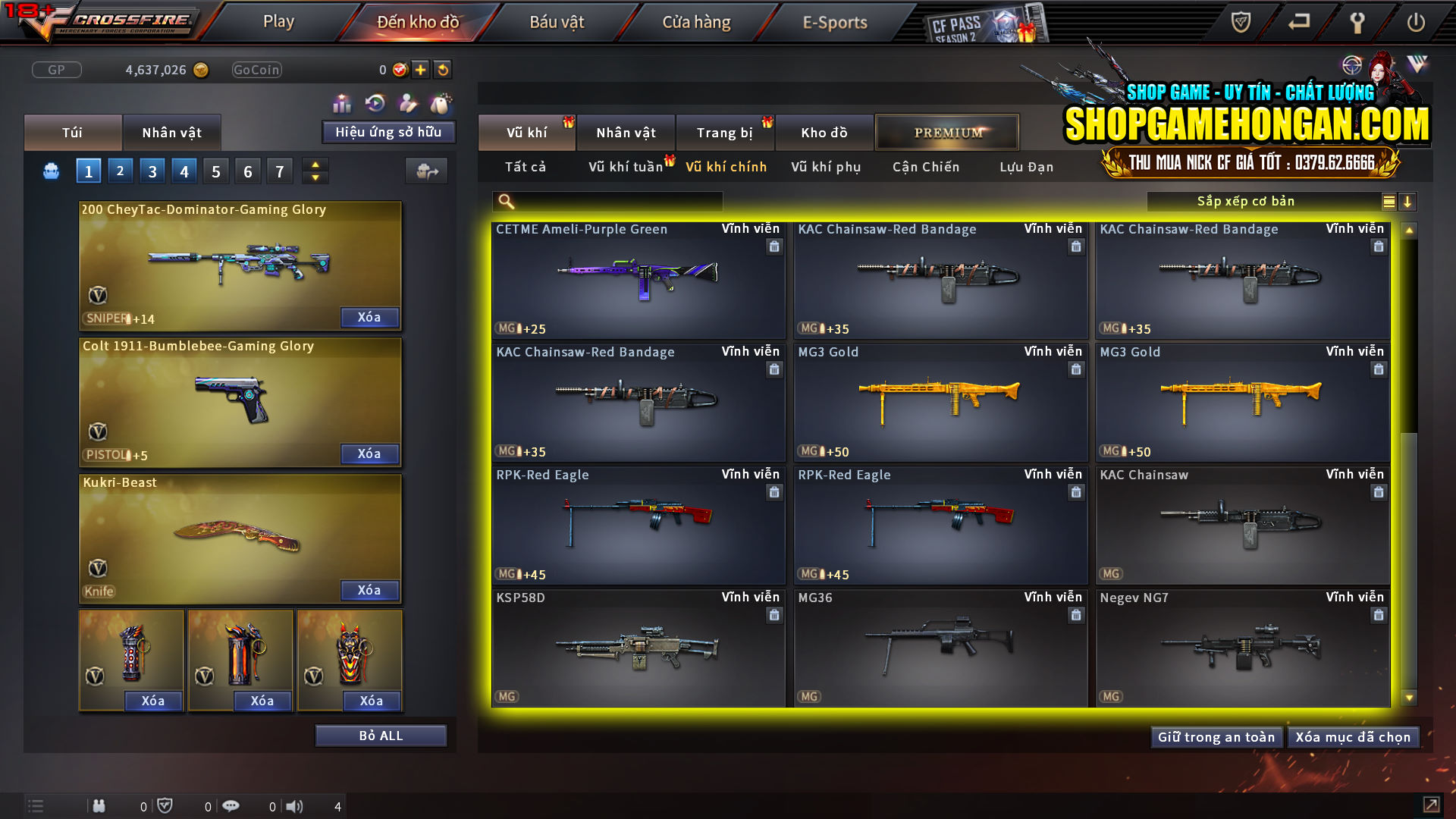Switch to the Cận Chiến weapons tab

pos(925,167)
